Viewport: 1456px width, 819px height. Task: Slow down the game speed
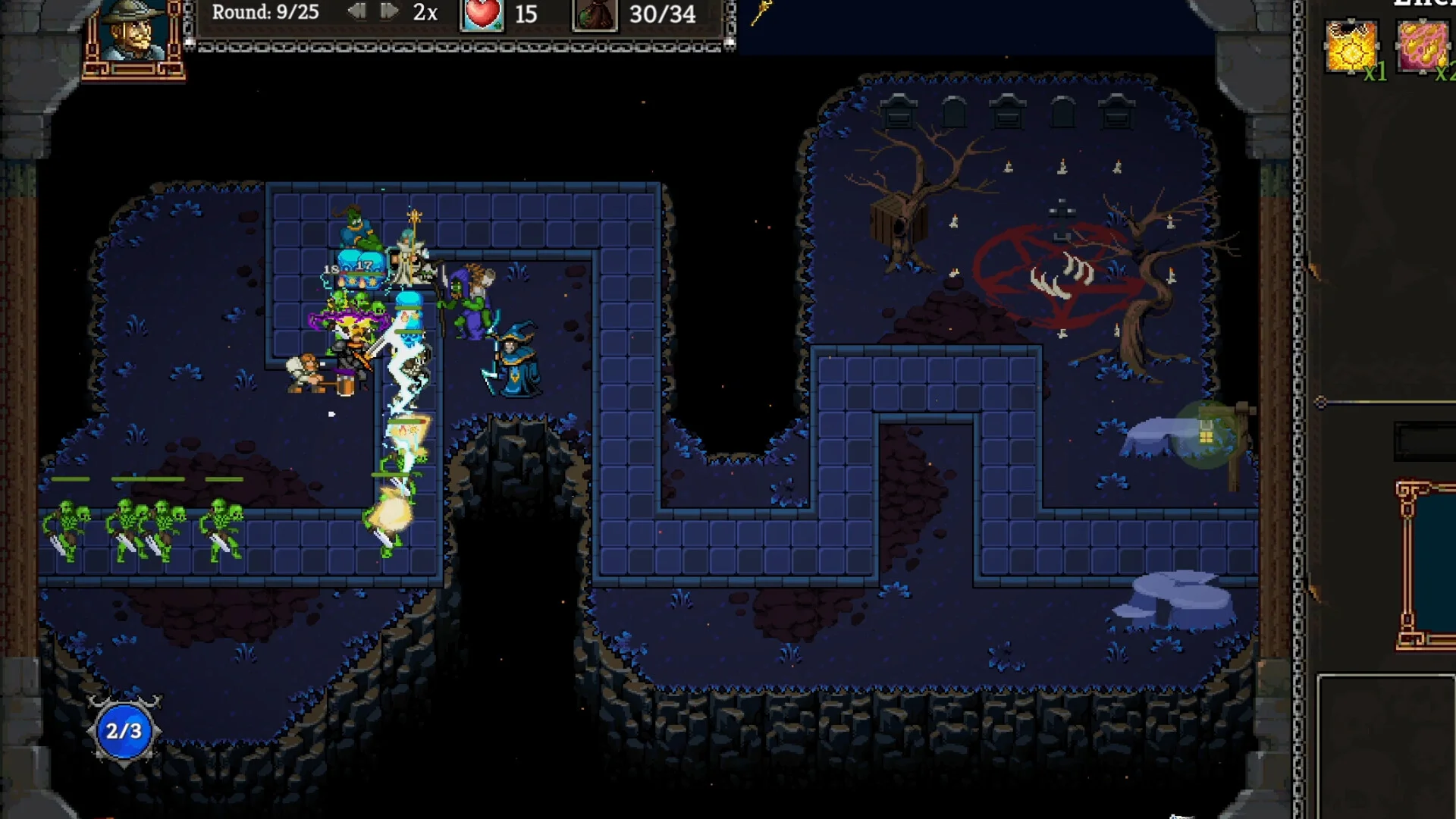tap(356, 11)
